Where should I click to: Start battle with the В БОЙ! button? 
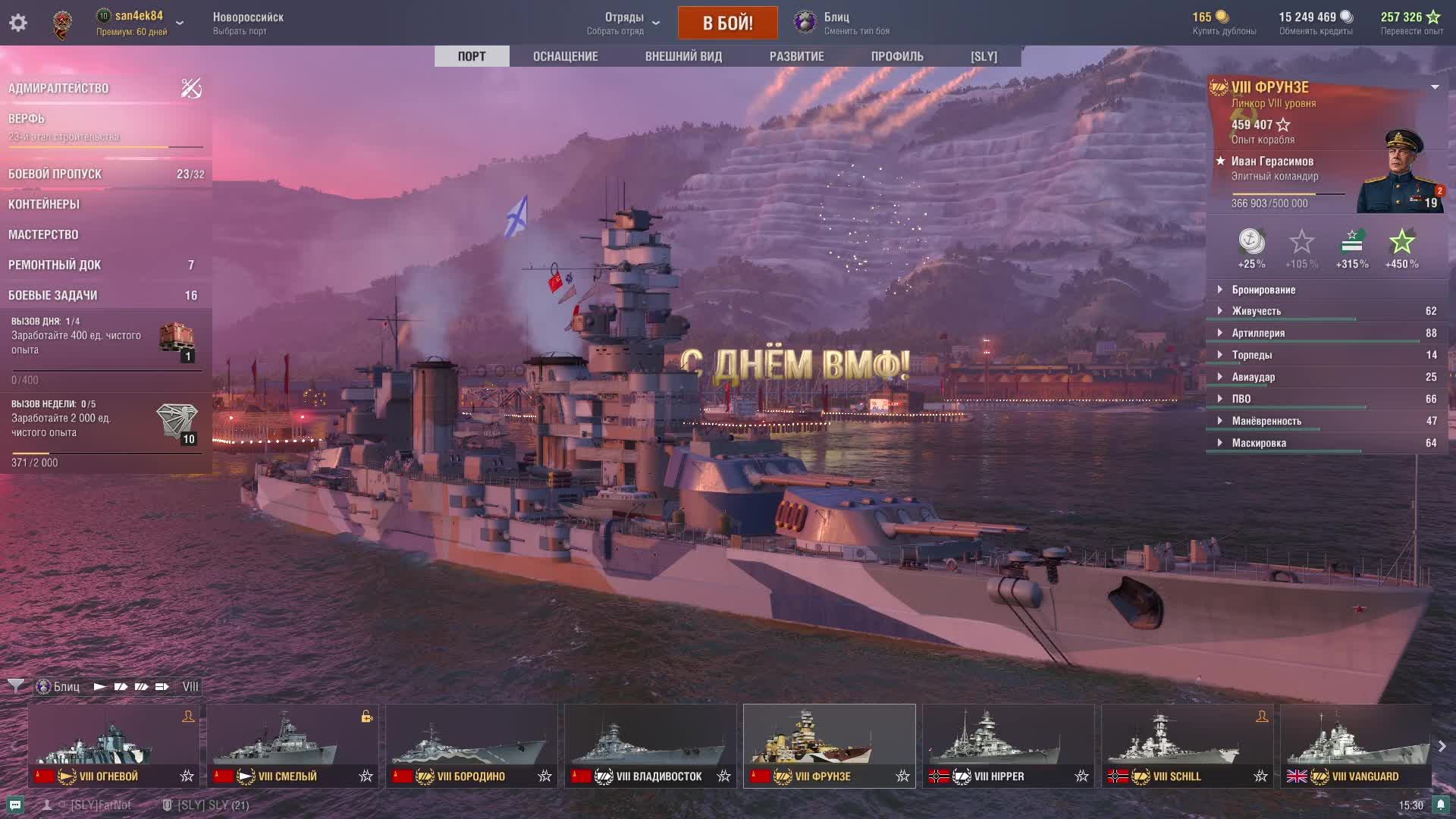point(727,23)
